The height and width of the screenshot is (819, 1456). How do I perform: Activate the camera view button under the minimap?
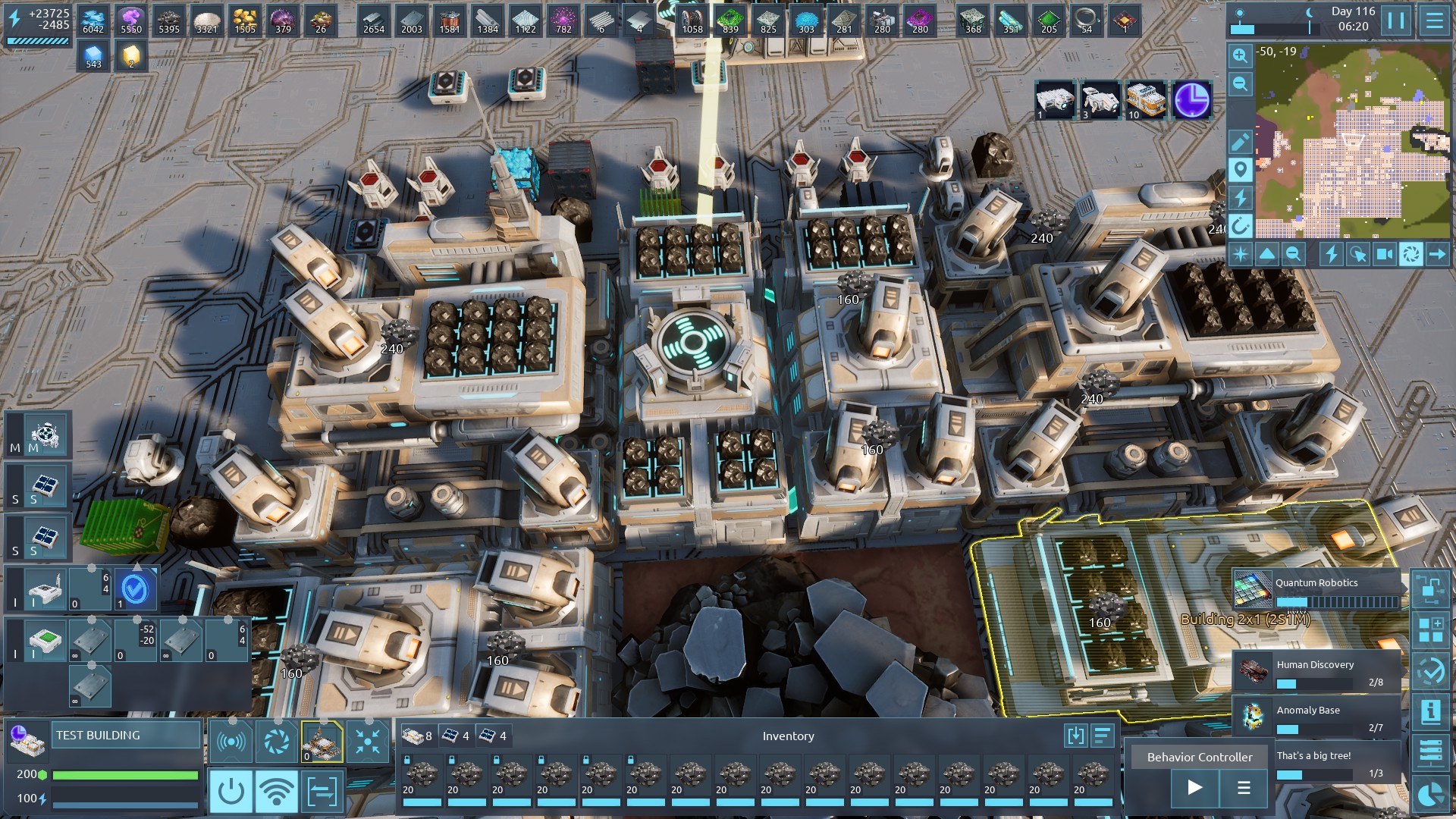(x=1384, y=254)
